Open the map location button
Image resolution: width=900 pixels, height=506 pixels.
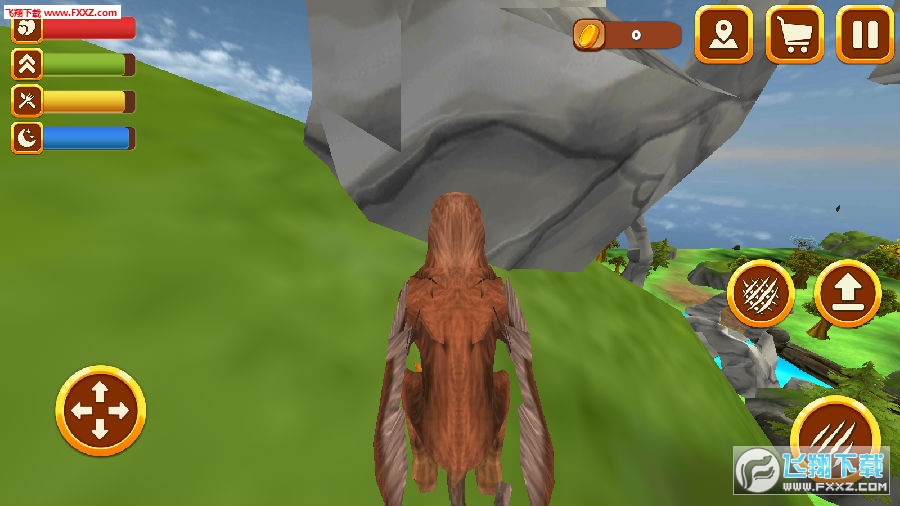[x=724, y=35]
